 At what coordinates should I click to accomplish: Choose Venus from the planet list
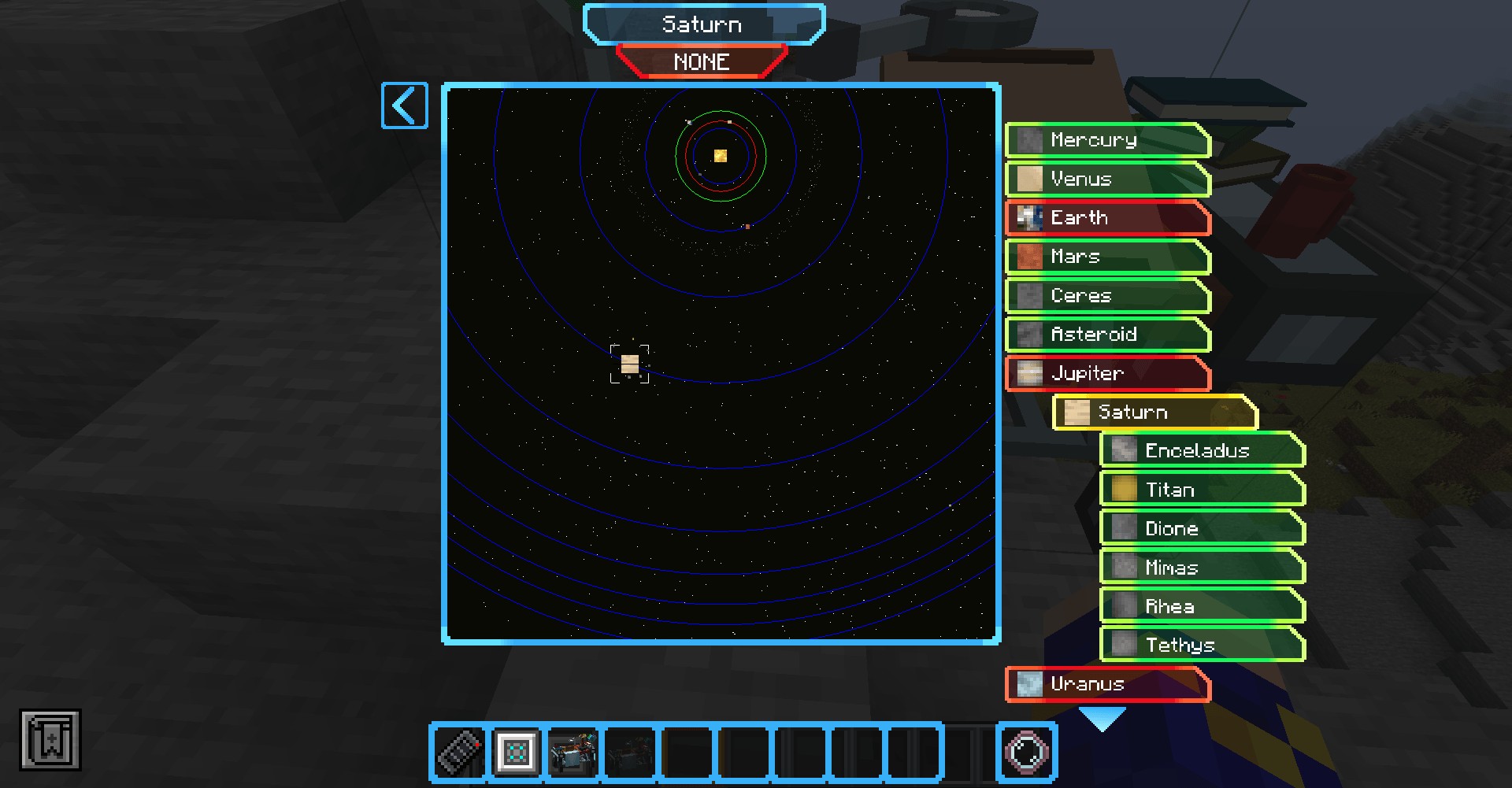pyautogui.click(x=1107, y=179)
